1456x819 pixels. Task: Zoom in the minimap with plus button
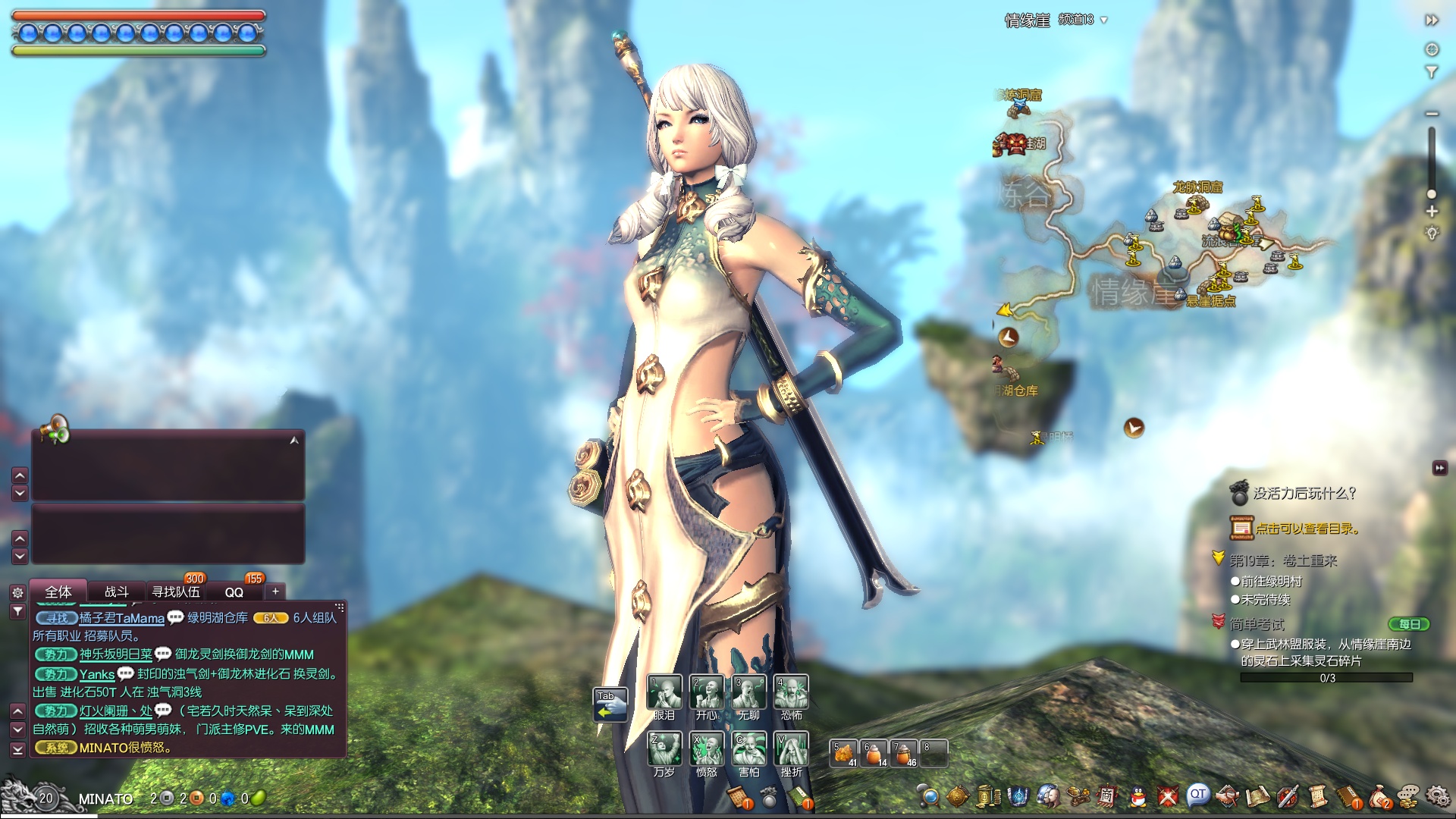1432,212
